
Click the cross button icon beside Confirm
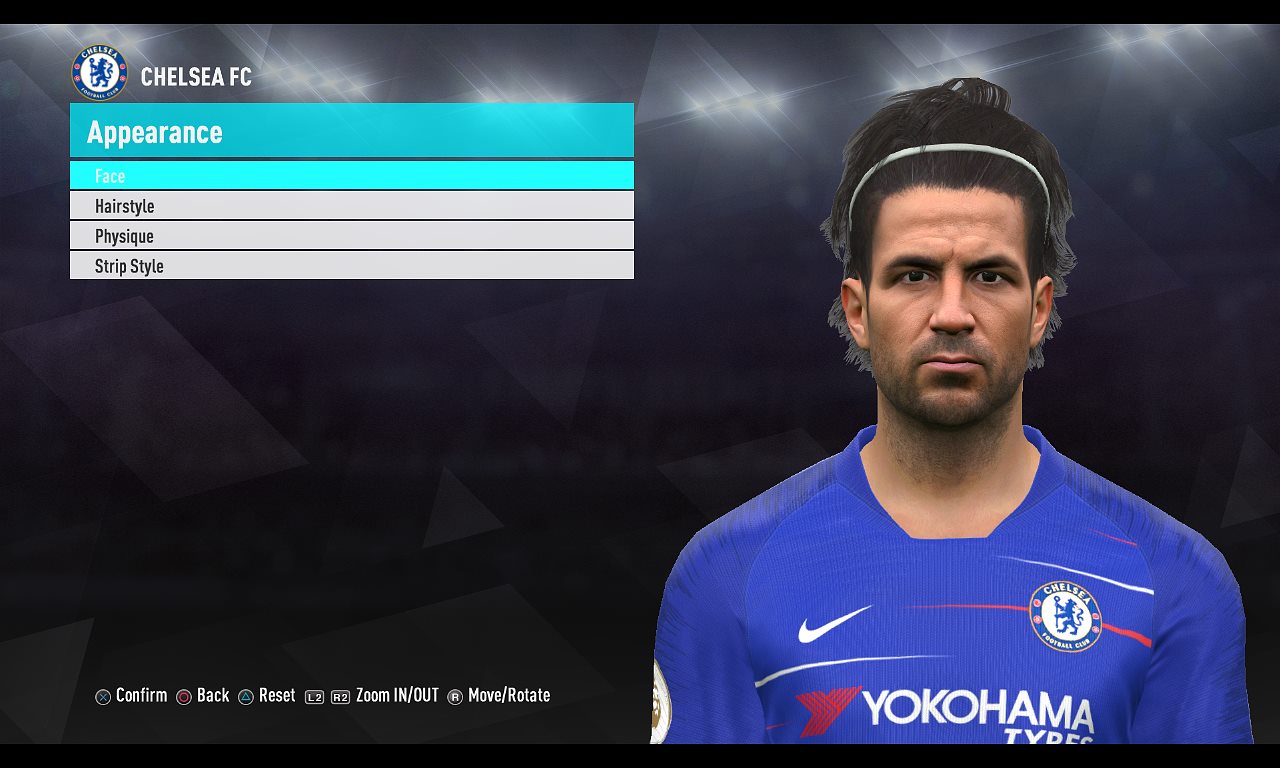(101, 696)
